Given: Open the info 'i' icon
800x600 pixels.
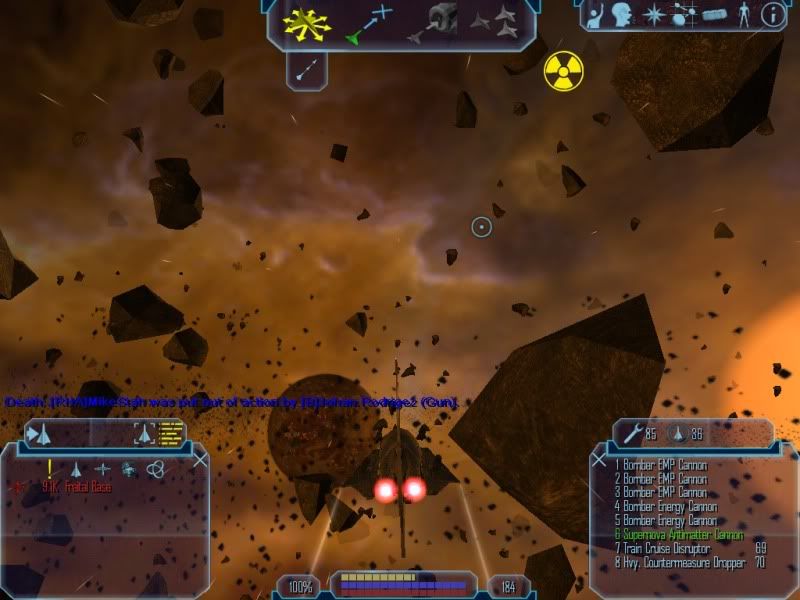Looking at the screenshot, I should pos(772,14).
